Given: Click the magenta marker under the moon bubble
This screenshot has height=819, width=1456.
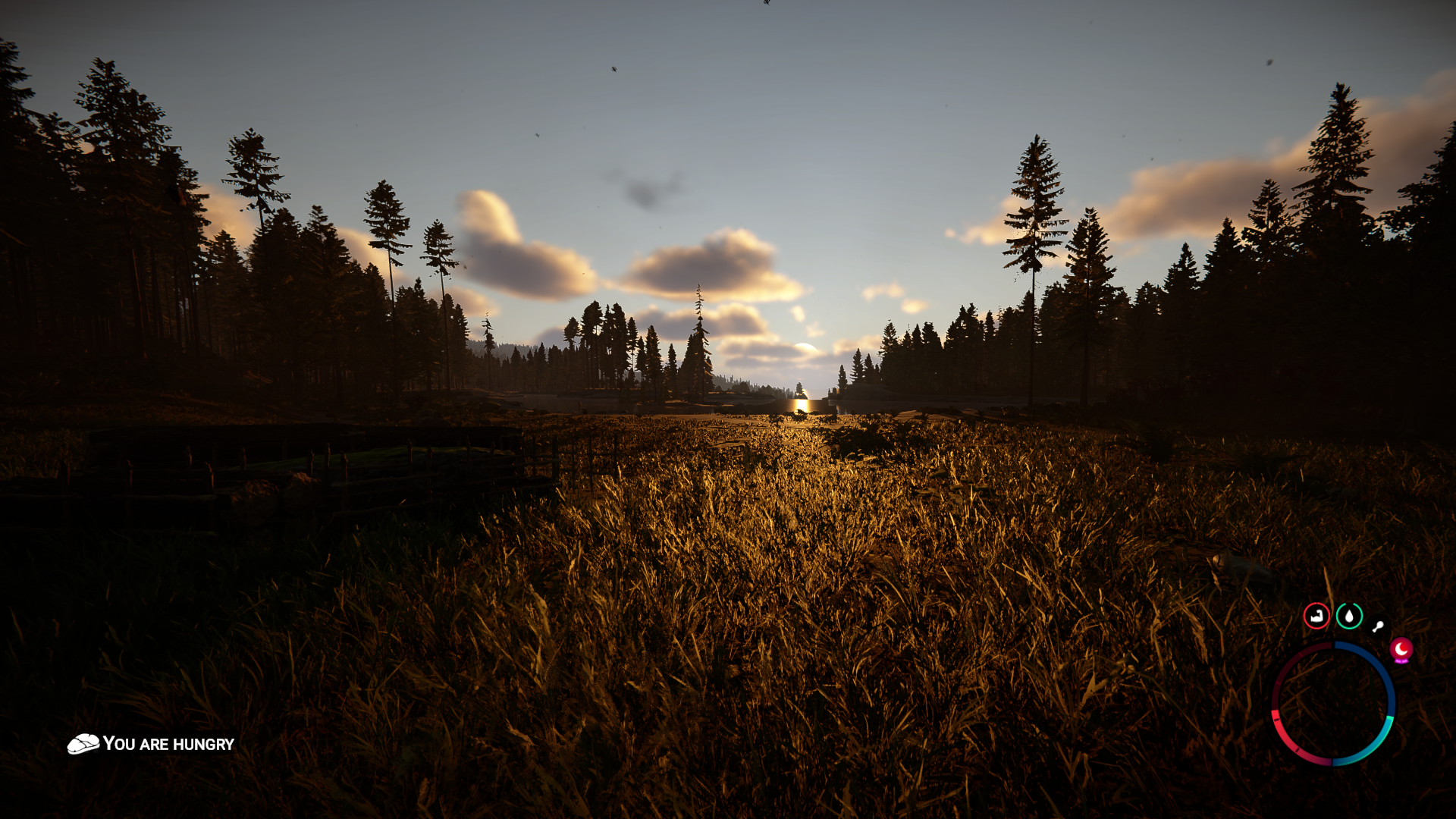Looking at the screenshot, I should pyautogui.click(x=1402, y=661).
